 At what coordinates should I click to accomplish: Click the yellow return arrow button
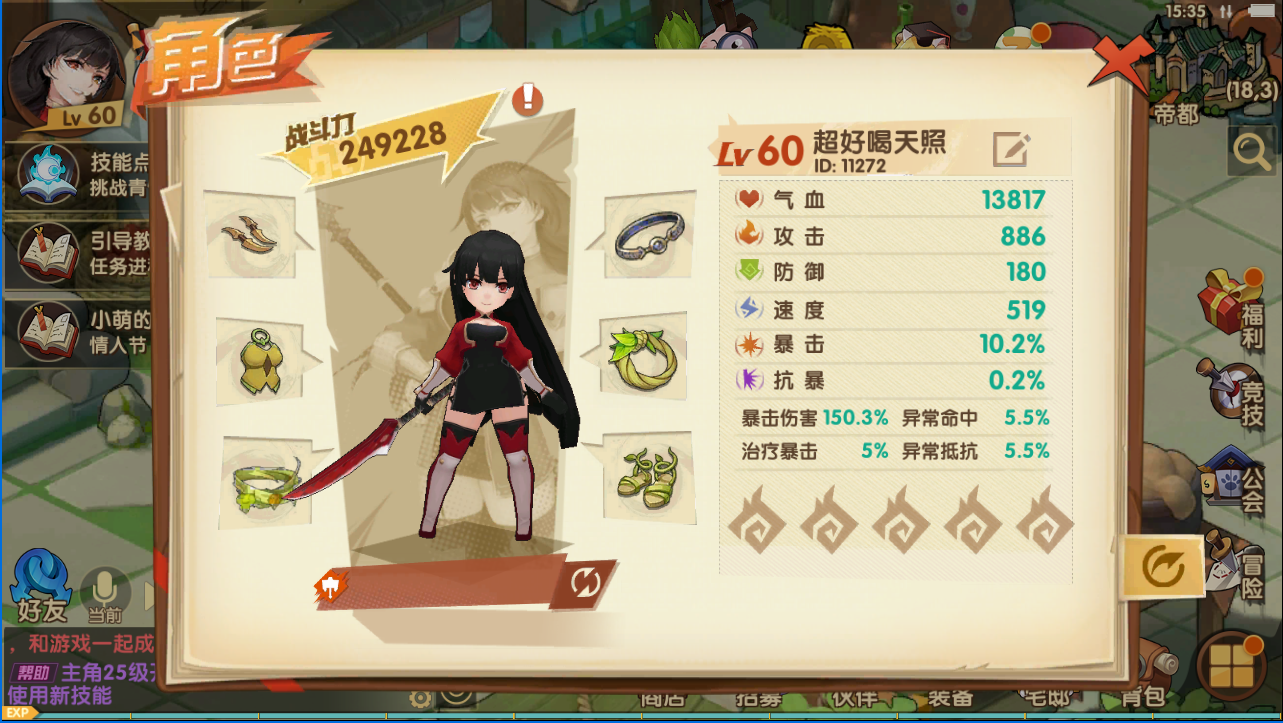(1160, 567)
